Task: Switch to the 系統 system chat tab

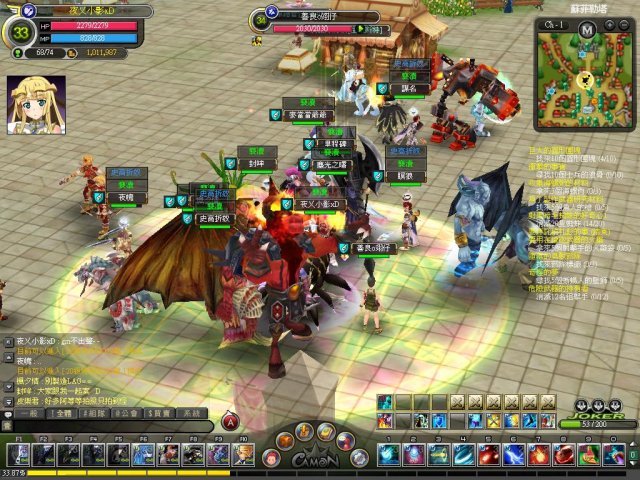Action: 190,413
